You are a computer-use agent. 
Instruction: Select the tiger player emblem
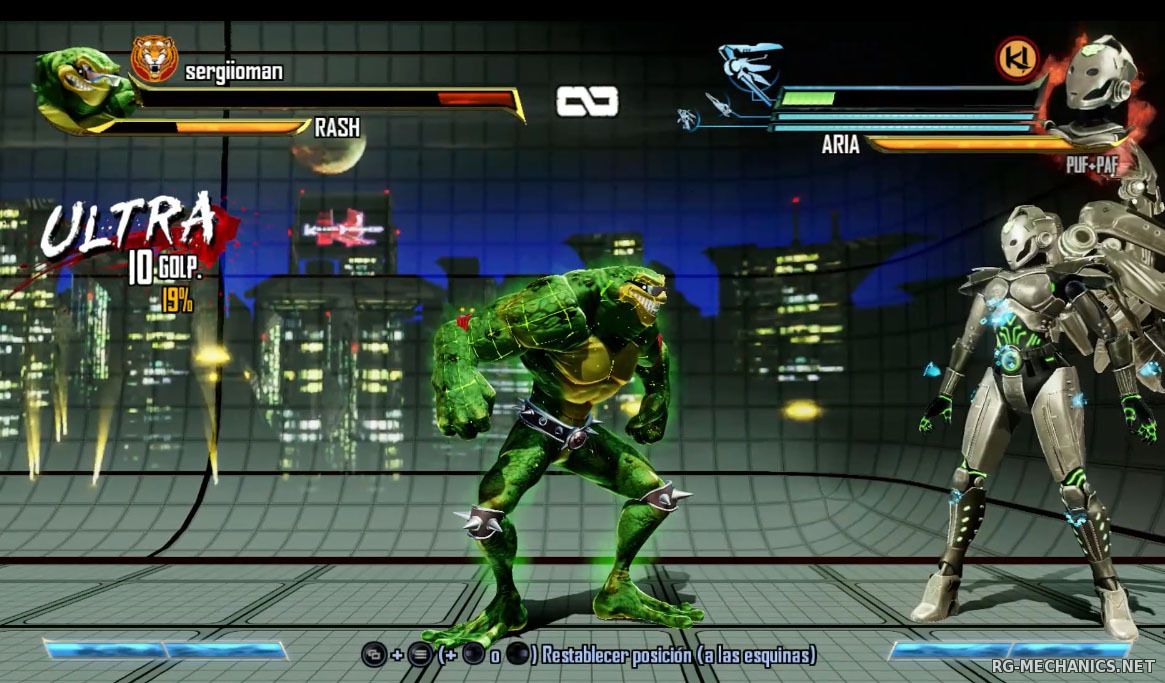click(154, 59)
